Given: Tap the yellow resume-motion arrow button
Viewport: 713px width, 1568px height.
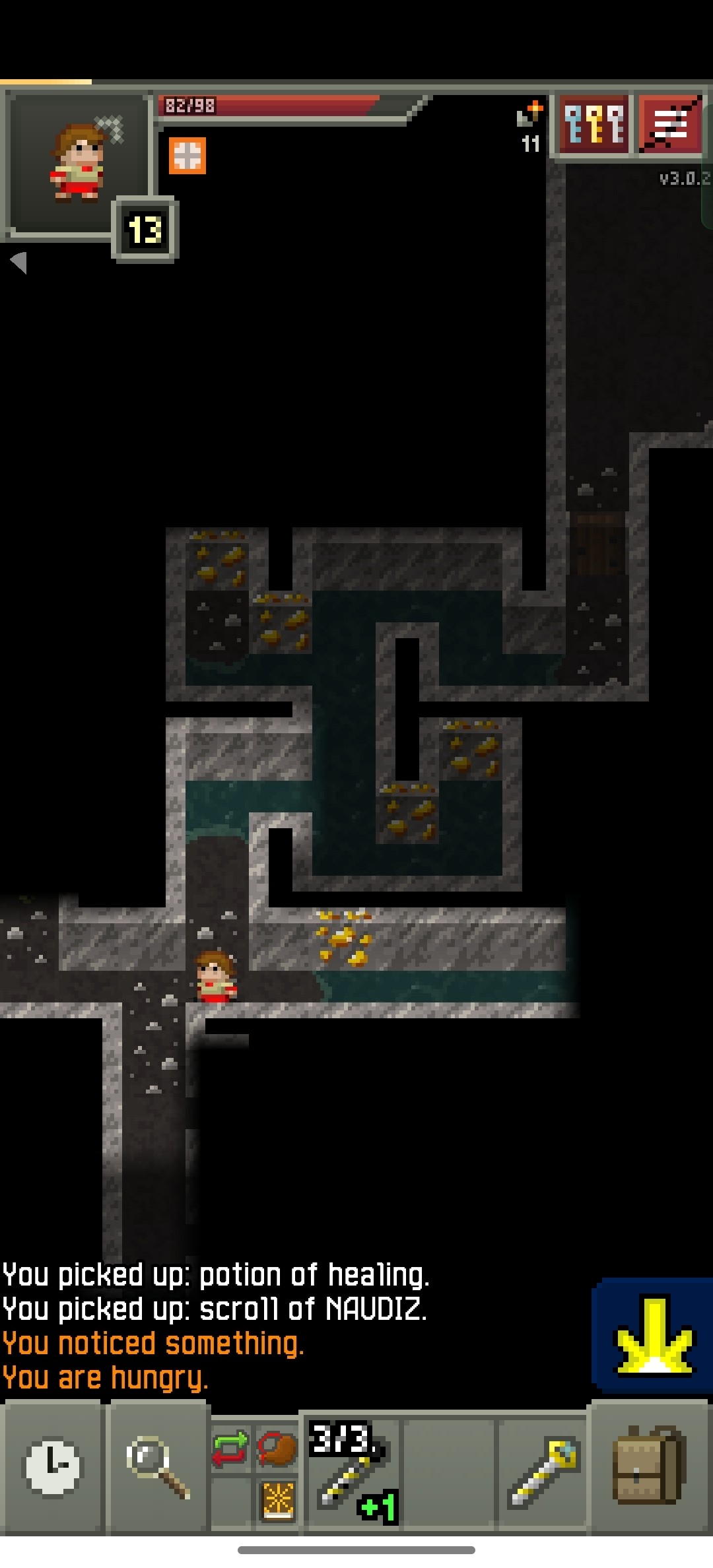Looking at the screenshot, I should tap(652, 1336).
